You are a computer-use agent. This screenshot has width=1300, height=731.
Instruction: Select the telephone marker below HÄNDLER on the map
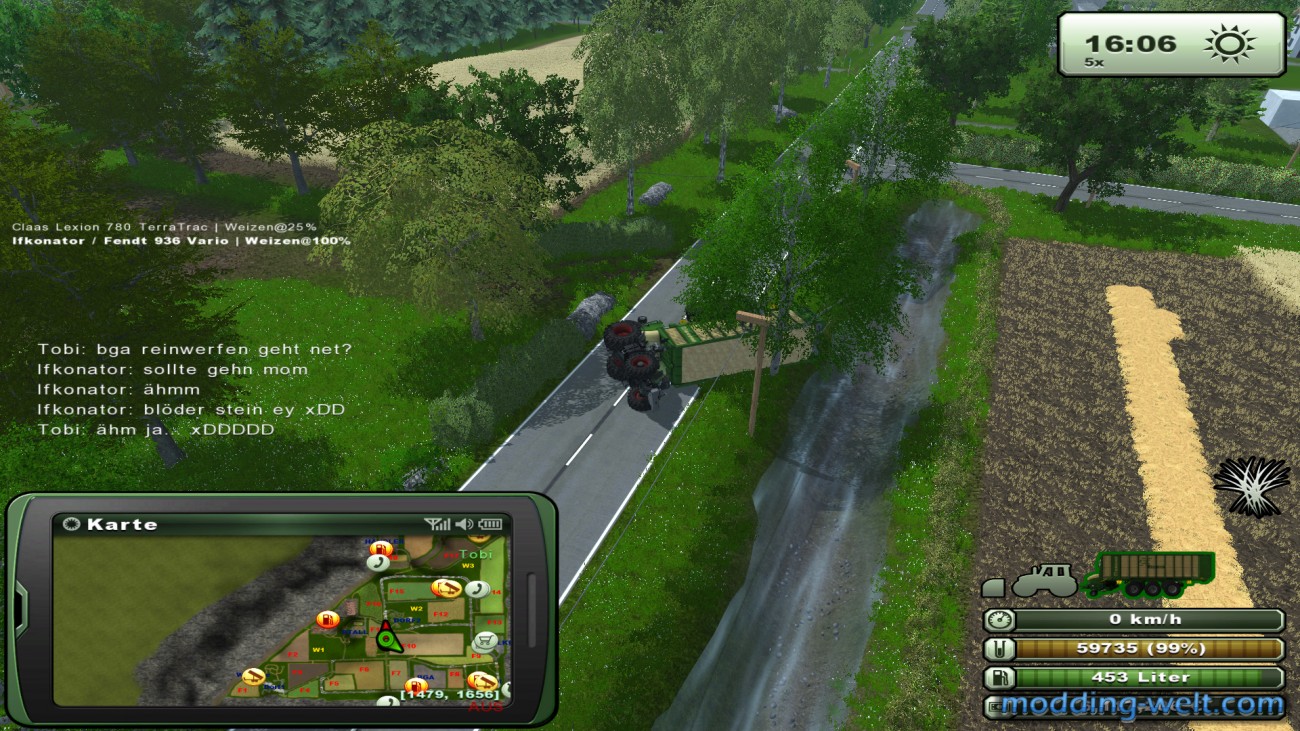coord(377,562)
